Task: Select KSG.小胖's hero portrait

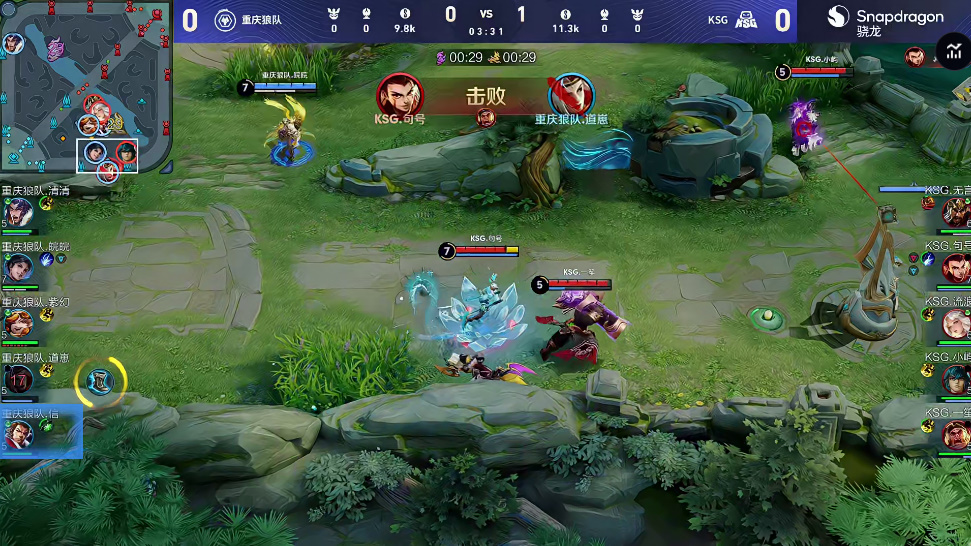Action: point(956,379)
